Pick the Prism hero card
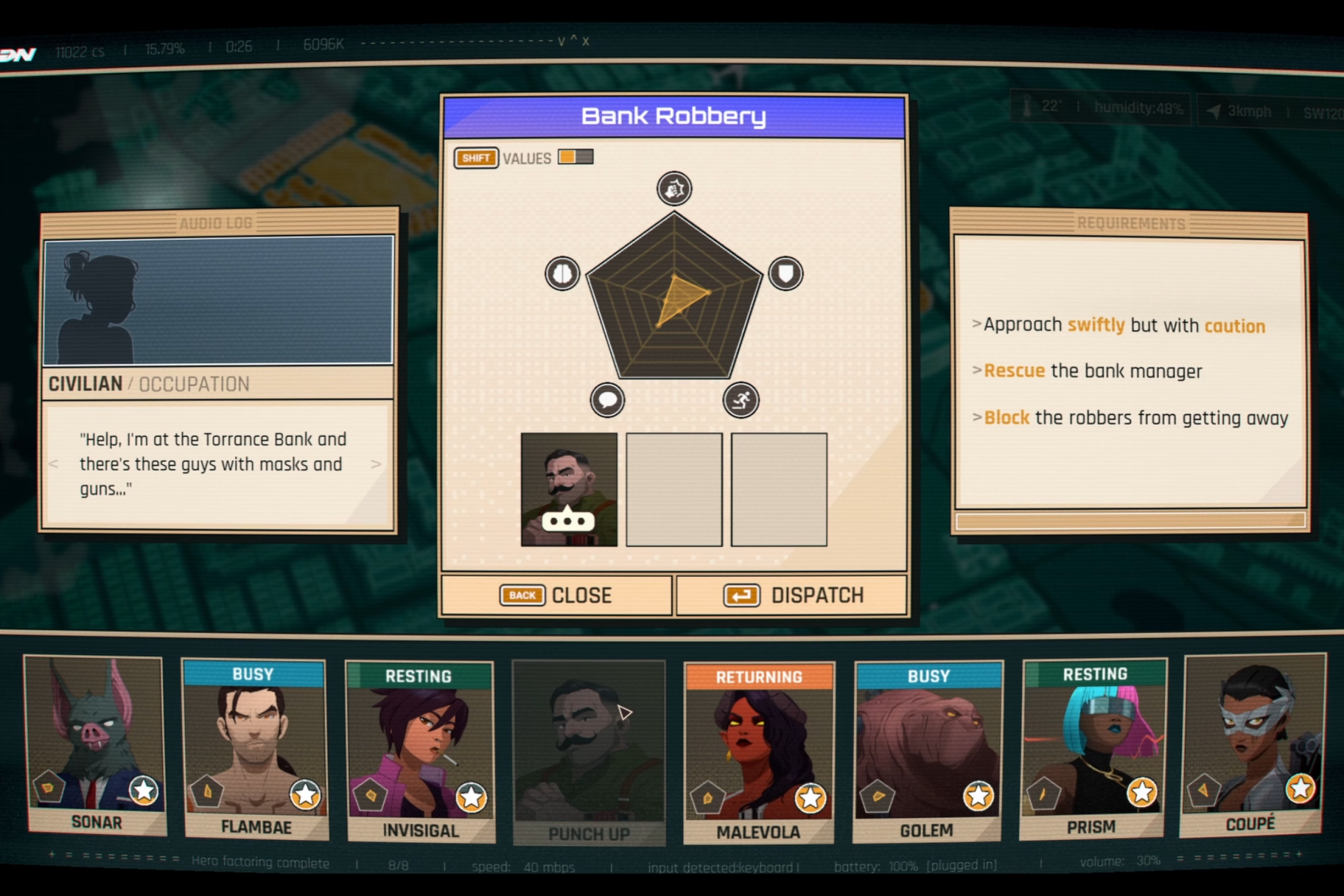Screen dimensions: 1344x896 tap(1093, 749)
